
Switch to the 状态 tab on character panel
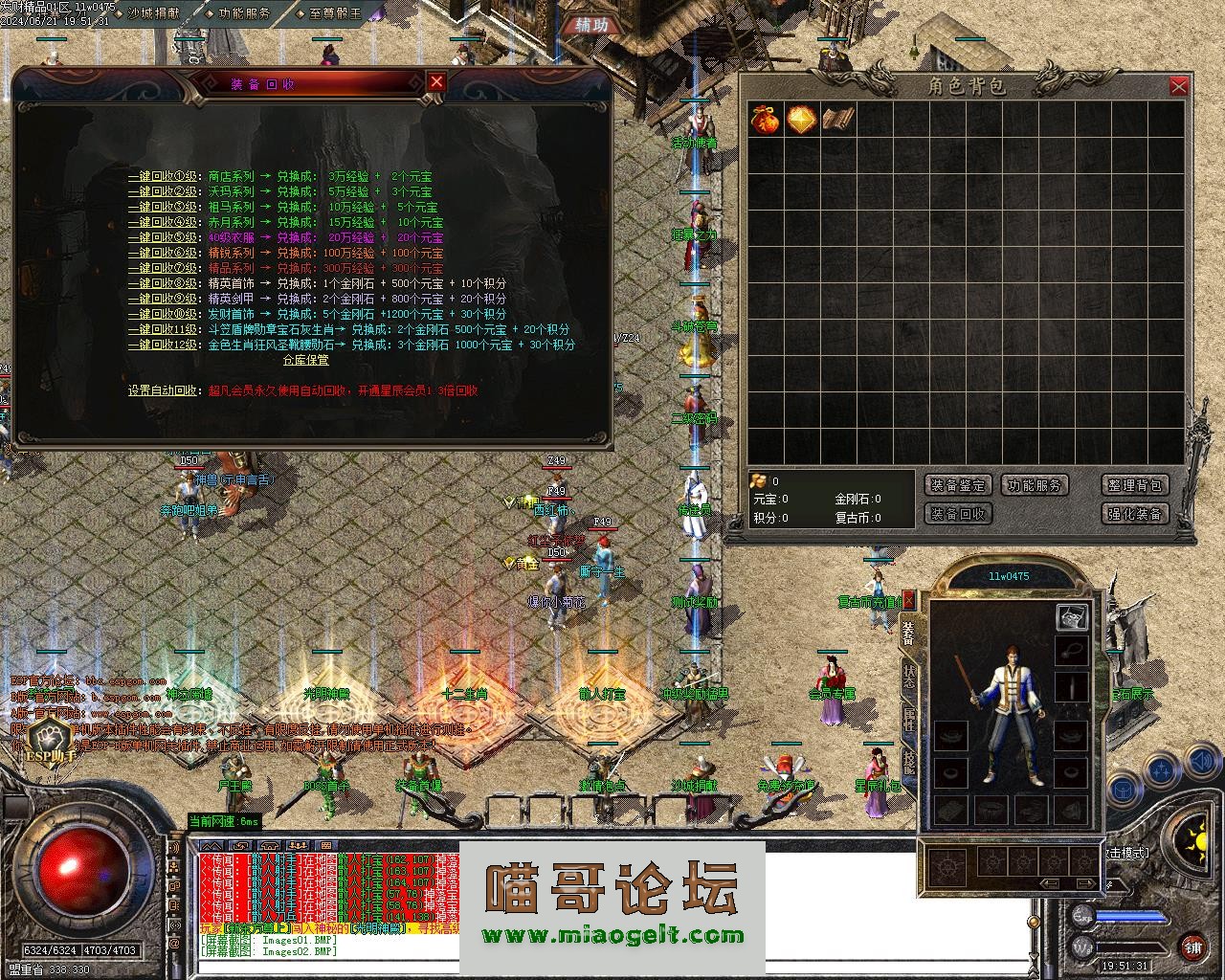[x=908, y=676]
